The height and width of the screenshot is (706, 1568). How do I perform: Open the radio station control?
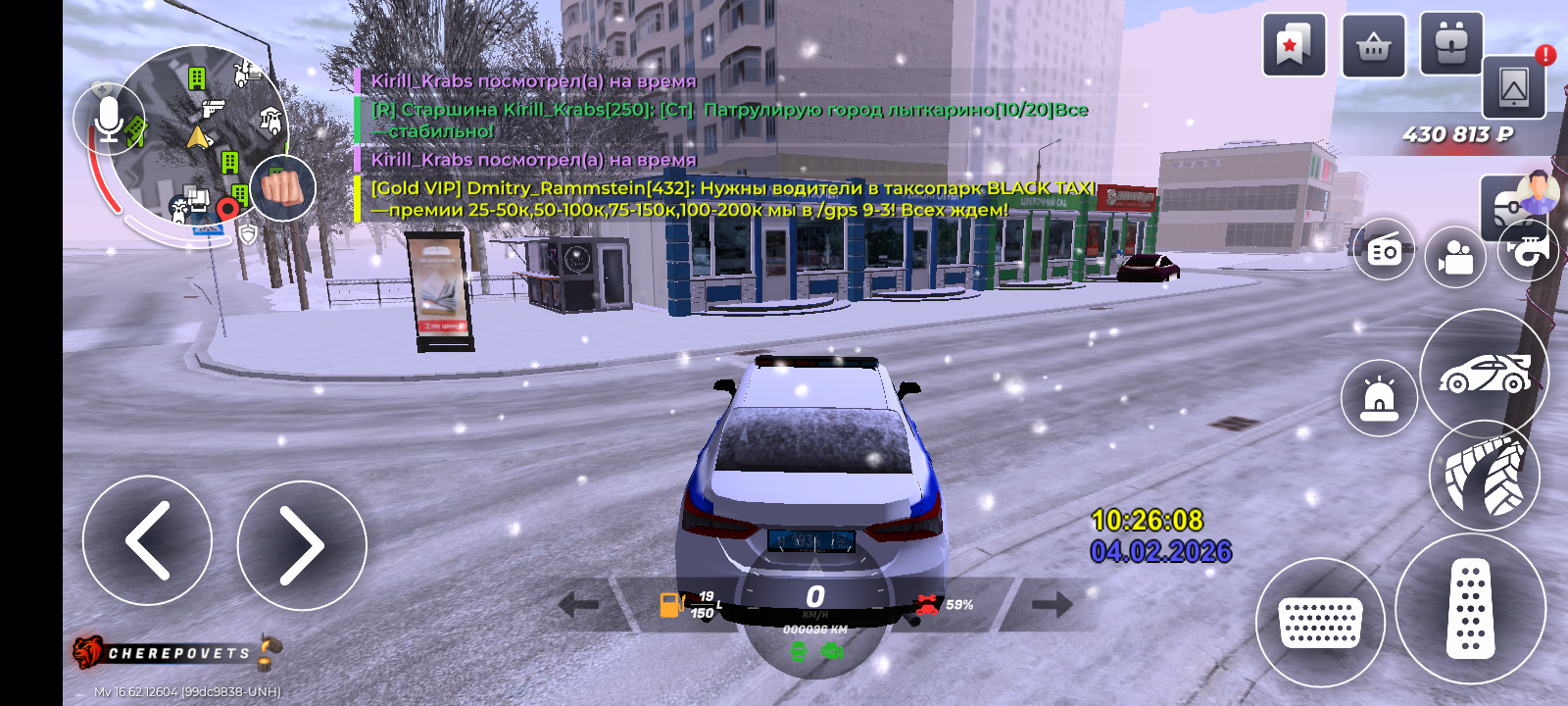click(x=1384, y=251)
